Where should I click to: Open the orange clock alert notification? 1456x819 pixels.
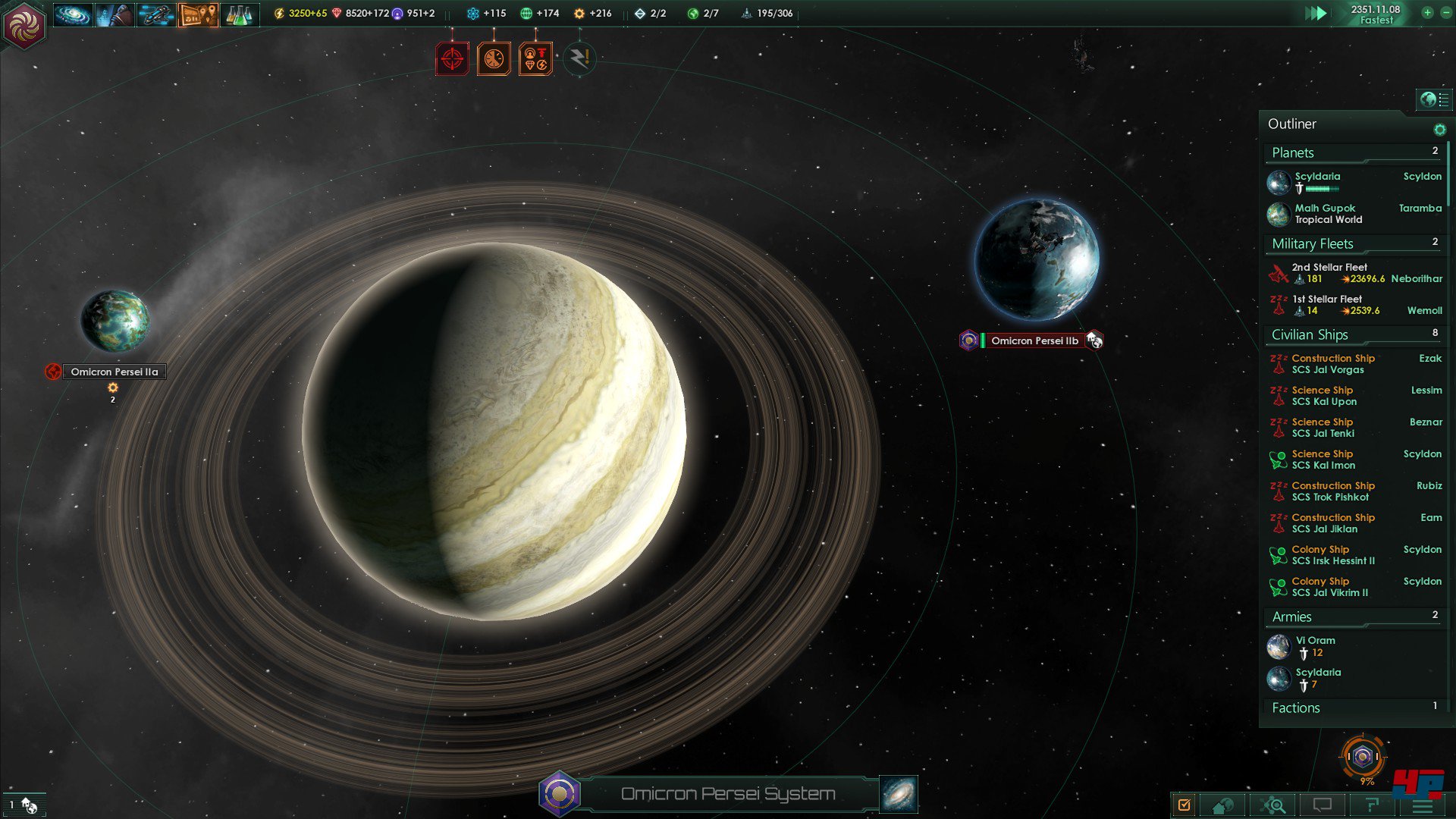[494, 59]
